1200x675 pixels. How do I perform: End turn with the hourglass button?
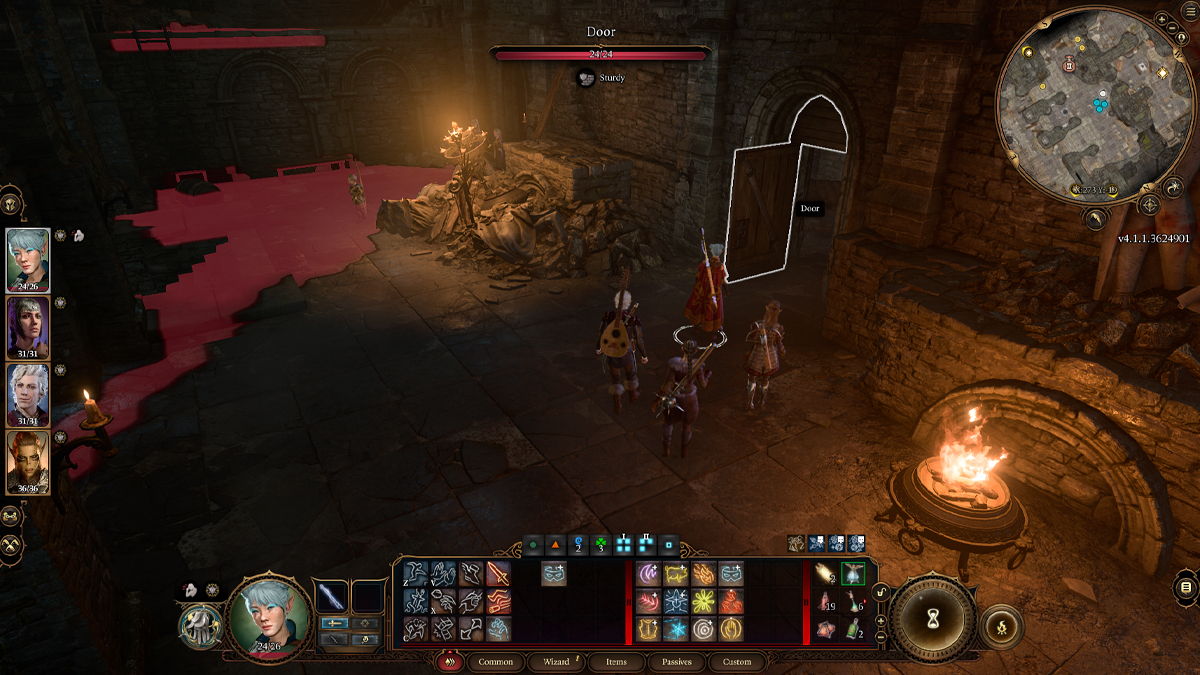coord(933,620)
